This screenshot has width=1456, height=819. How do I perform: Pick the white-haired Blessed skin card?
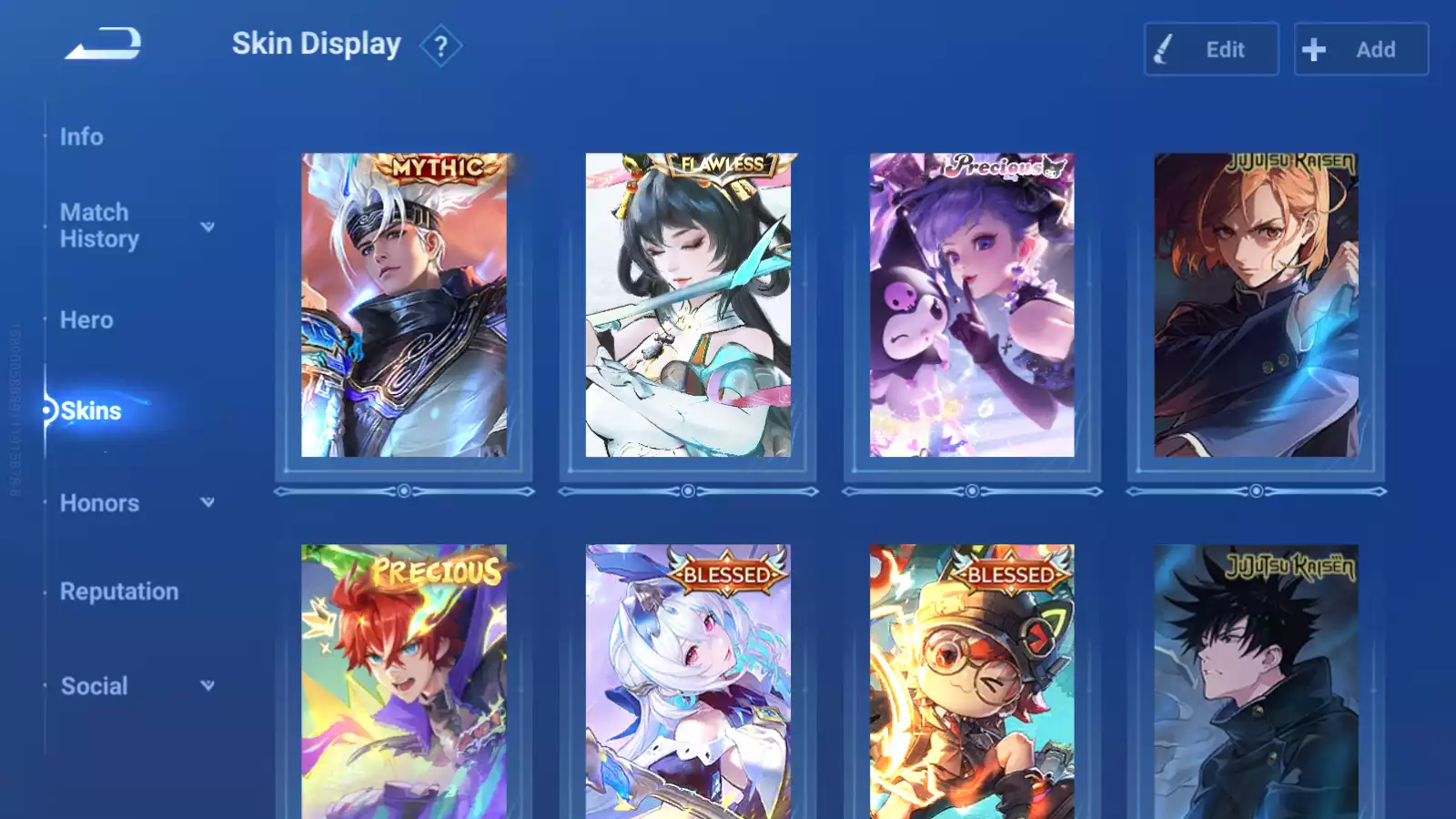click(688, 681)
